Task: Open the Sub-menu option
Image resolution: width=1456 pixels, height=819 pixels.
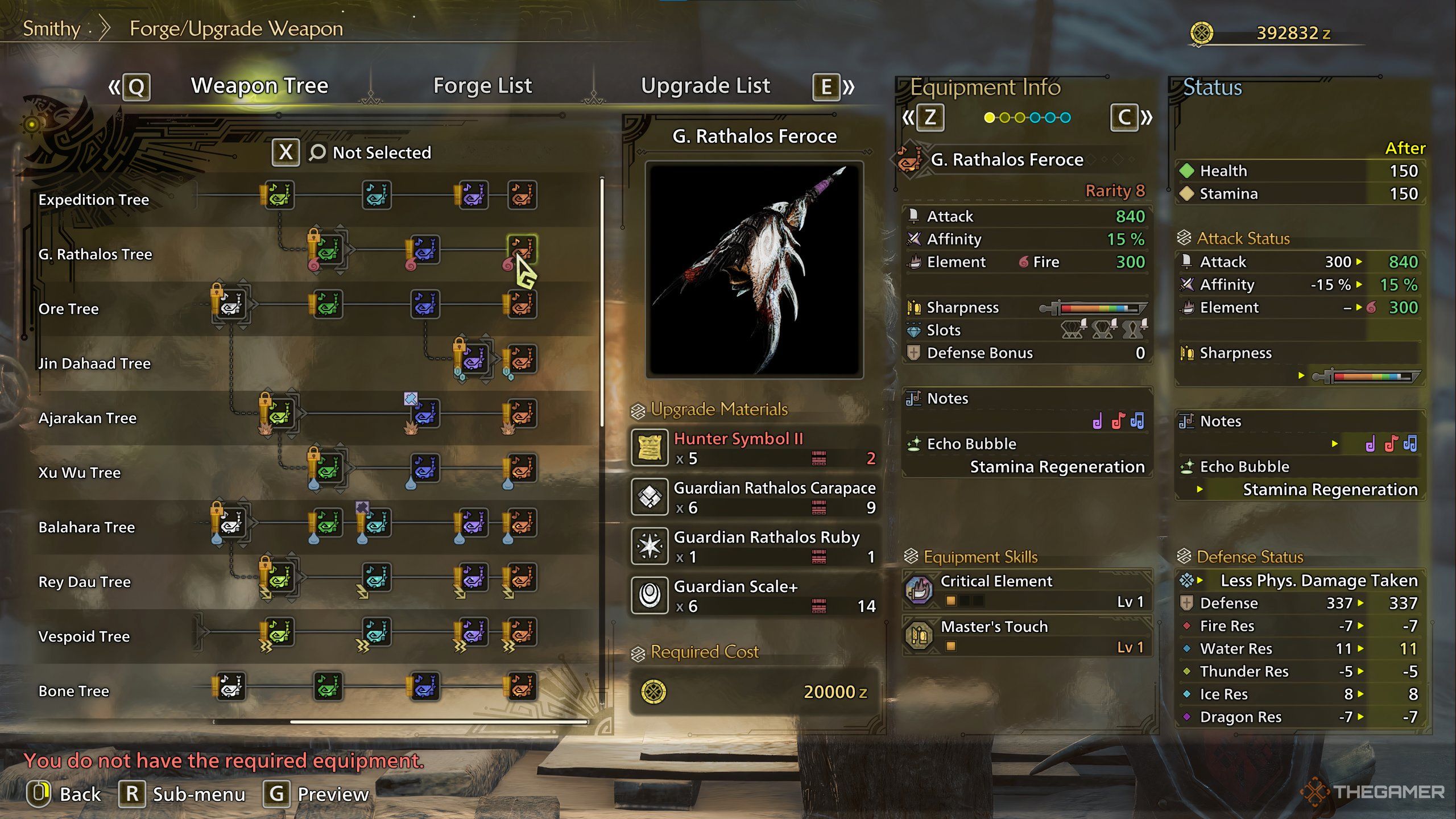Action: tap(183, 794)
